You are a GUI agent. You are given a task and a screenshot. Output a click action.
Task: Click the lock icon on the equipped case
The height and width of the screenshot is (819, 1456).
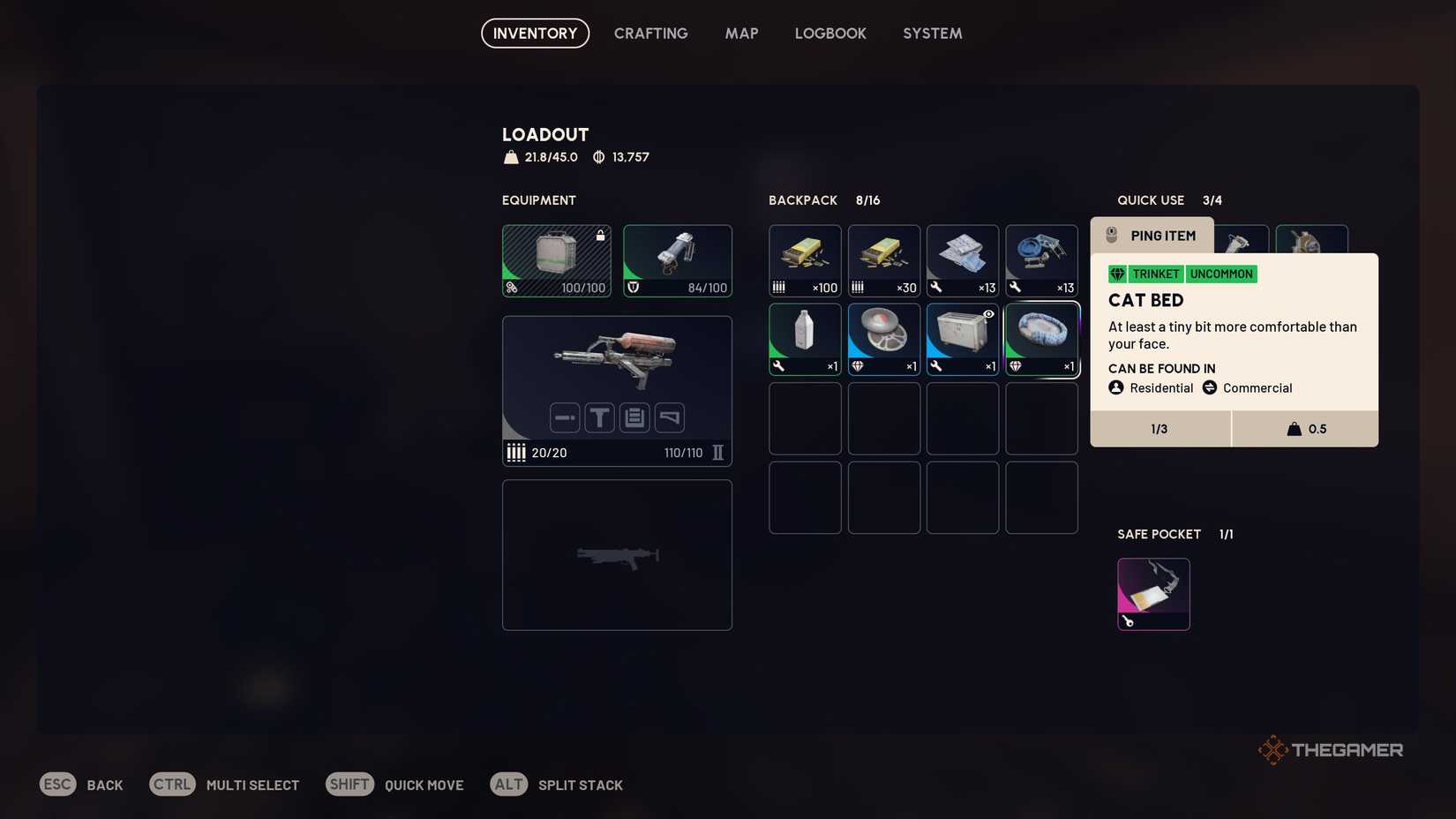tap(599, 235)
